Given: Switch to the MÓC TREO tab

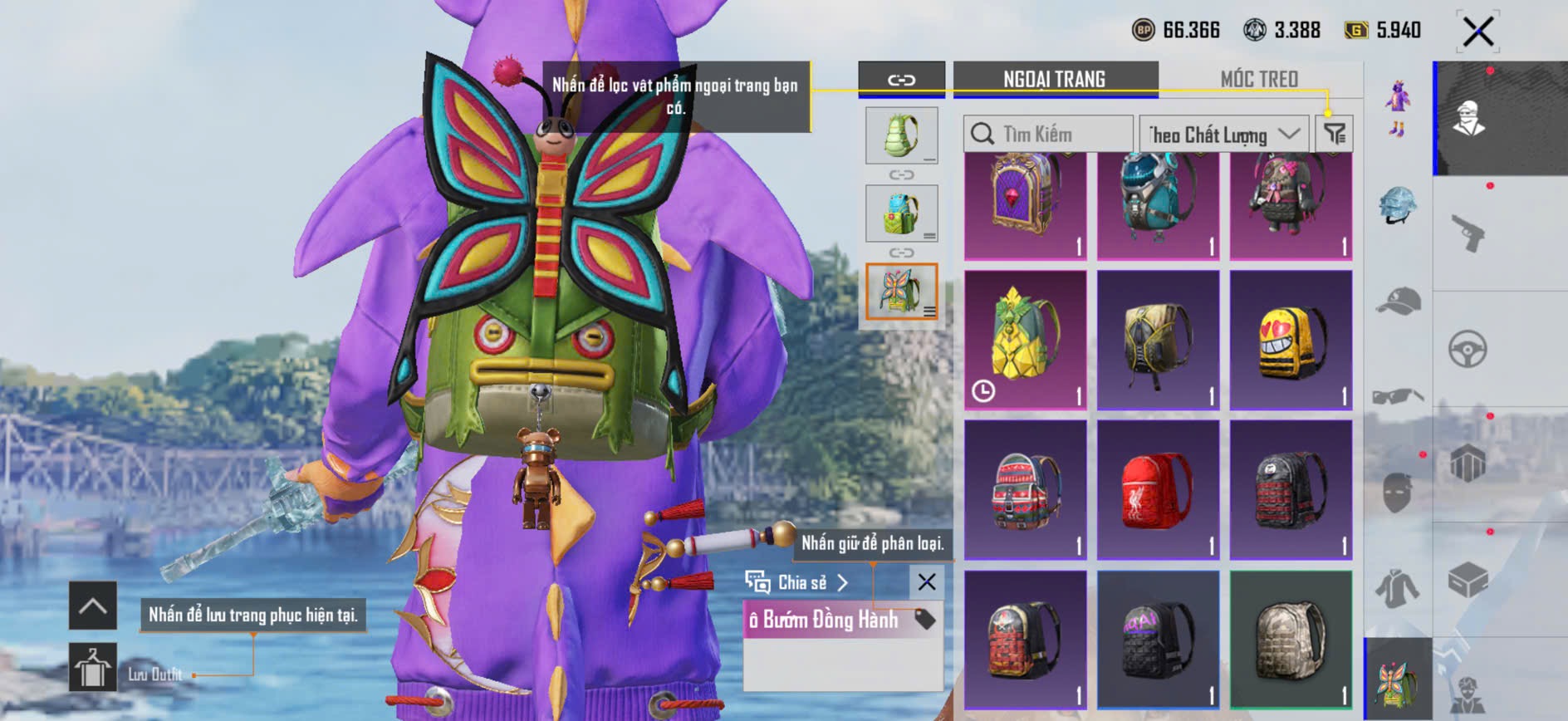Looking at the screenshot, I should click(1258, 79).
